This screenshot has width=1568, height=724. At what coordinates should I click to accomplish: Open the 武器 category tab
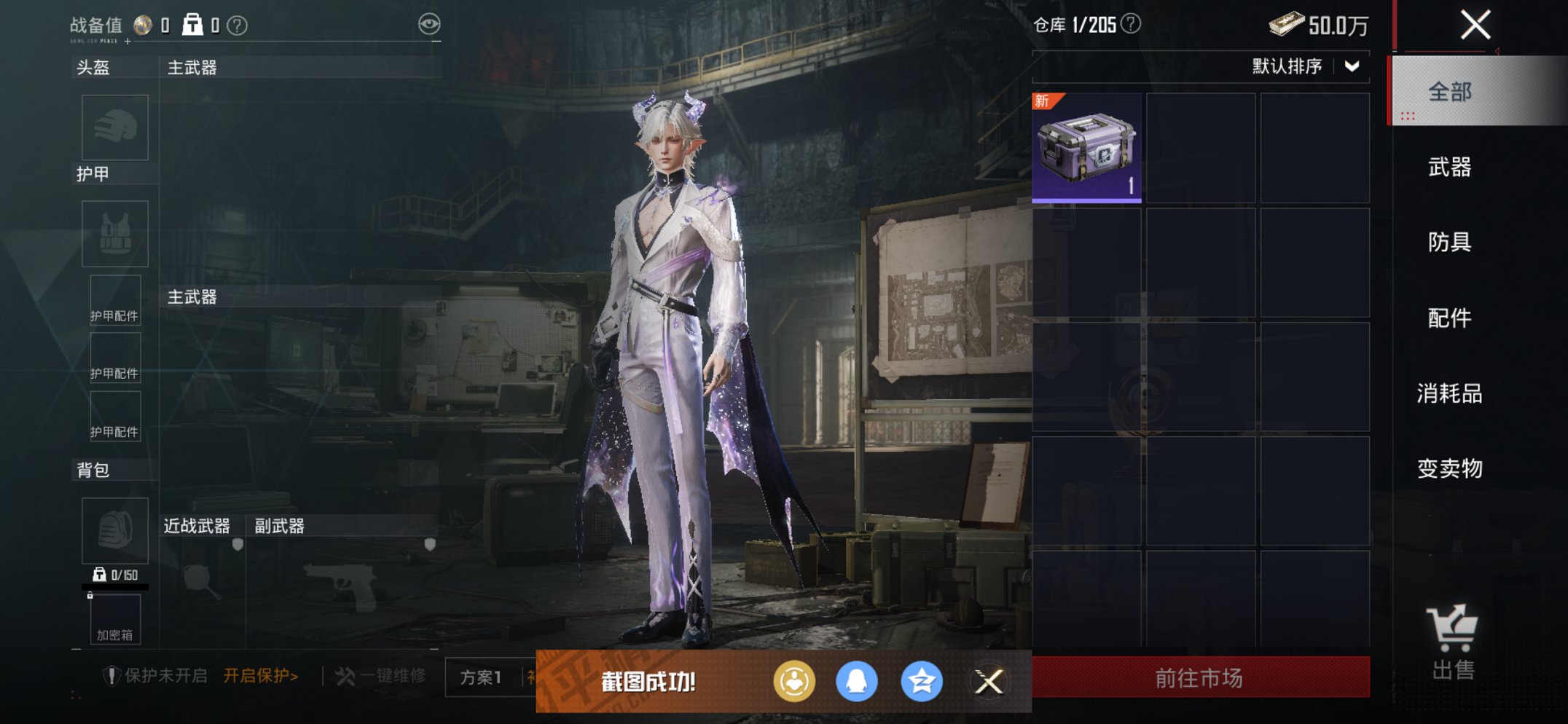[x=1450, y=168]
